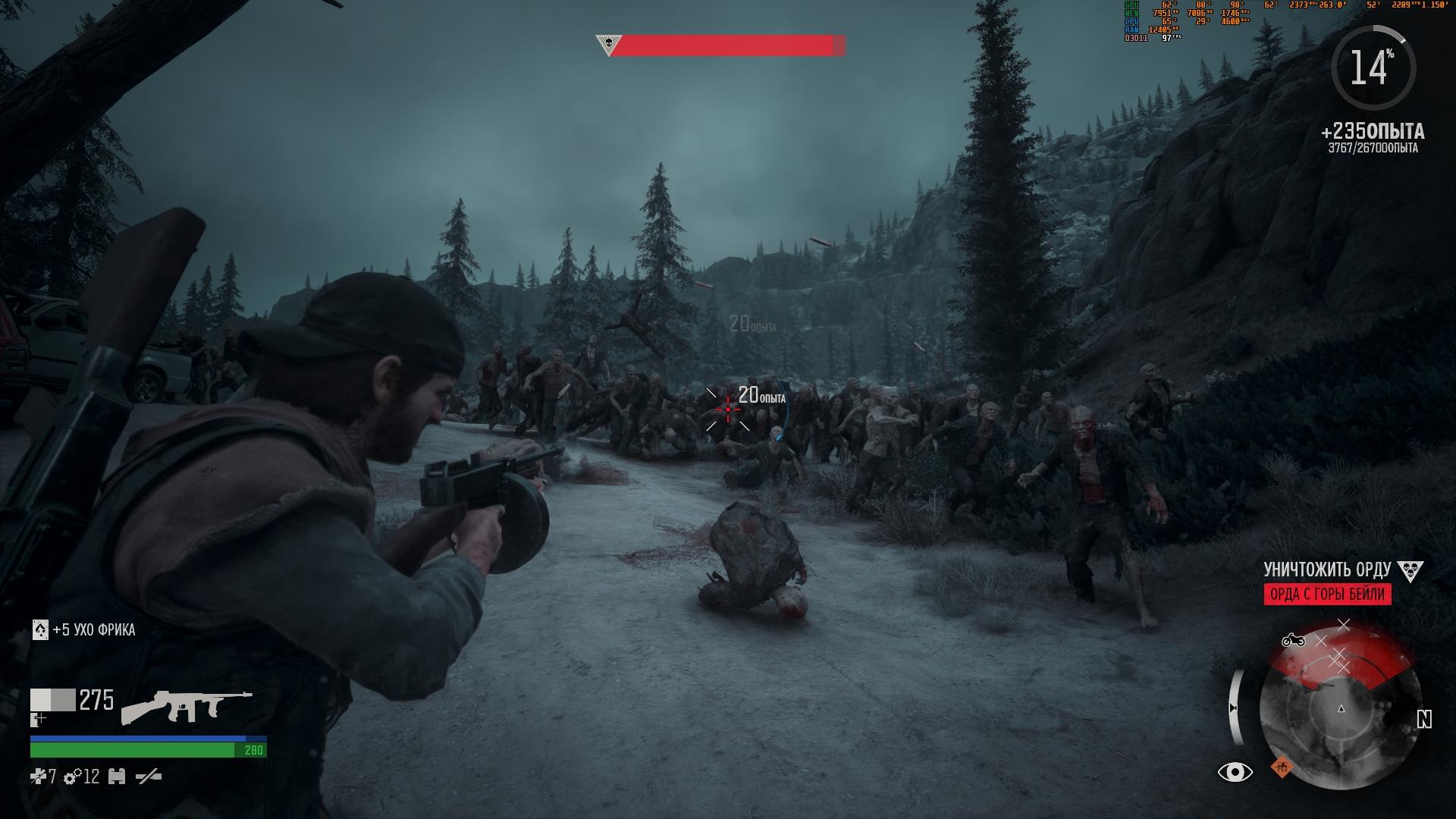1456x819 pixels.
Task: Select the red "Орда с горы Бейли" label
Action: tap(1327, 594)
